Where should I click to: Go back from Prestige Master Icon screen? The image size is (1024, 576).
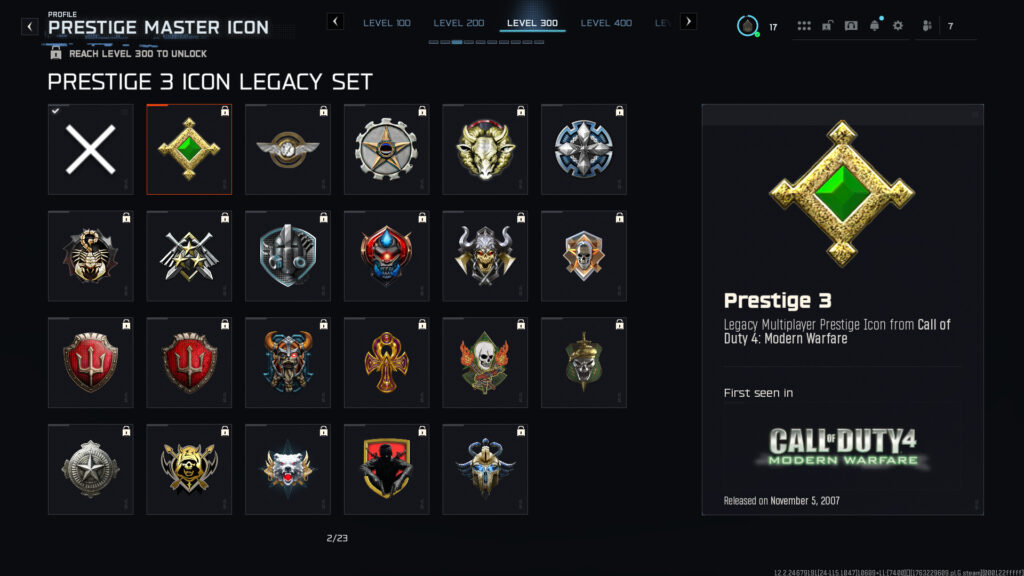click(x=30, y=26)
